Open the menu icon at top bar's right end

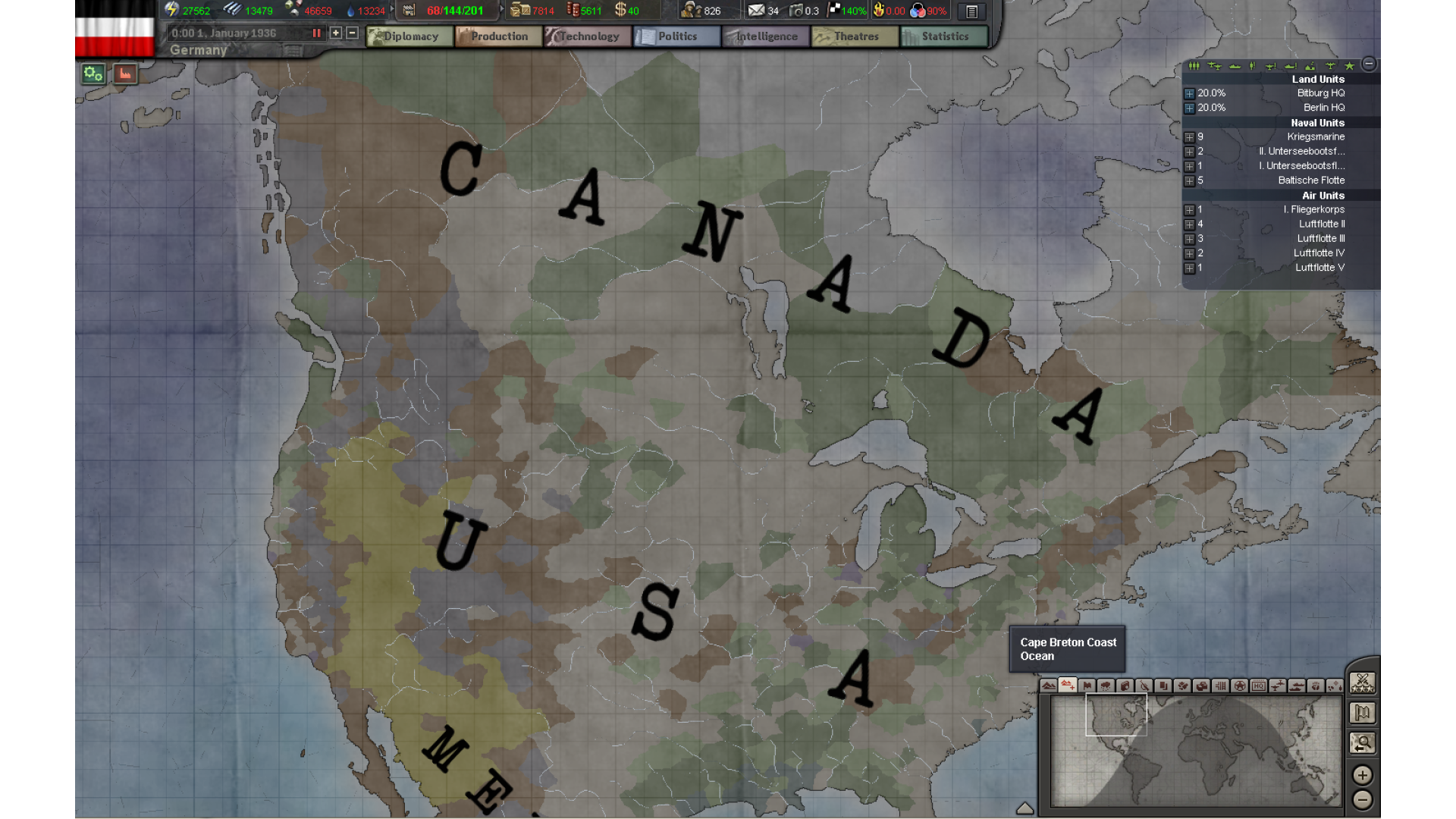click(x=971, y=11)
